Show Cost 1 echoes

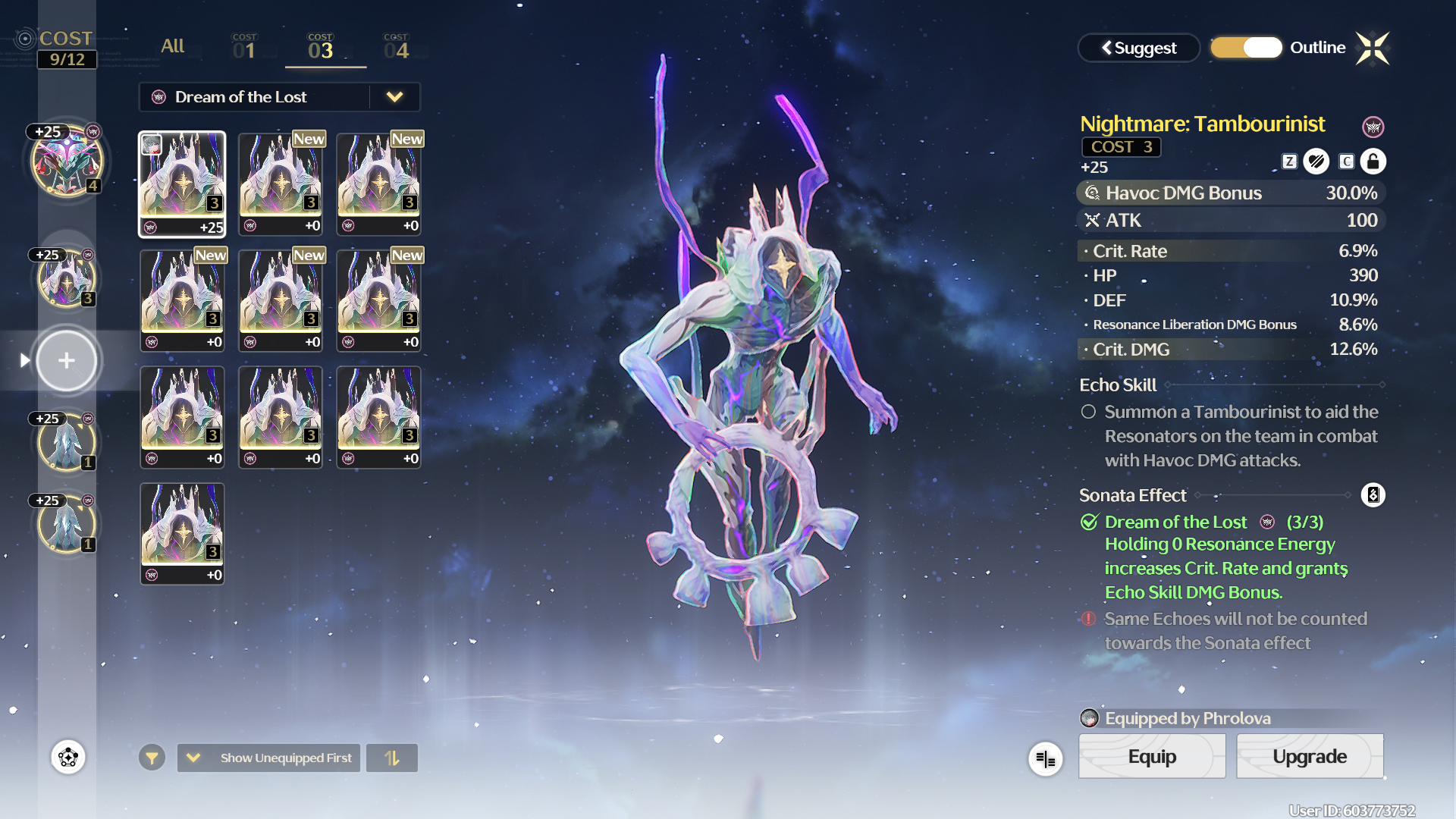point(244,48)
